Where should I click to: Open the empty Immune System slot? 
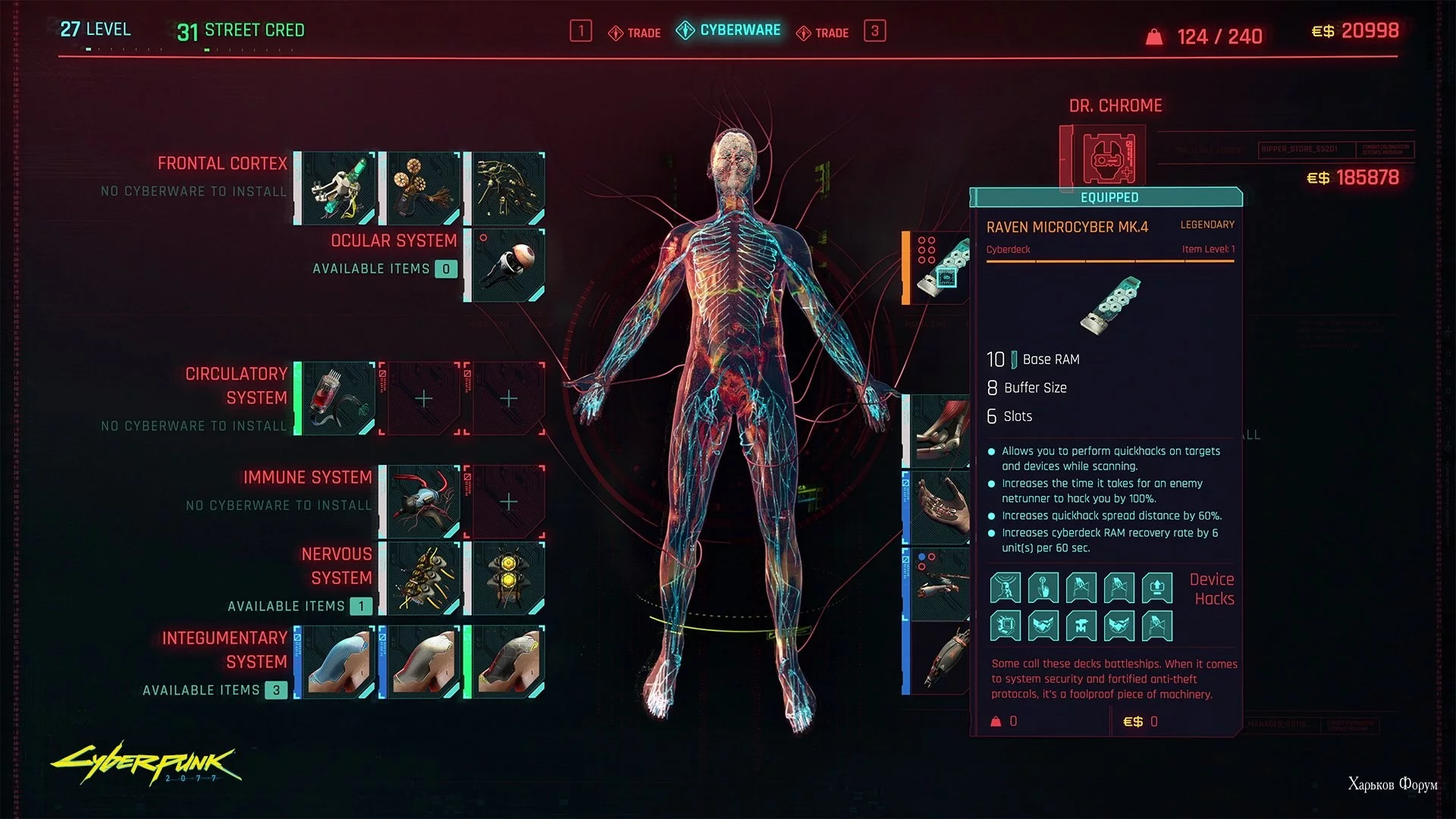click(x=508, y=502)
